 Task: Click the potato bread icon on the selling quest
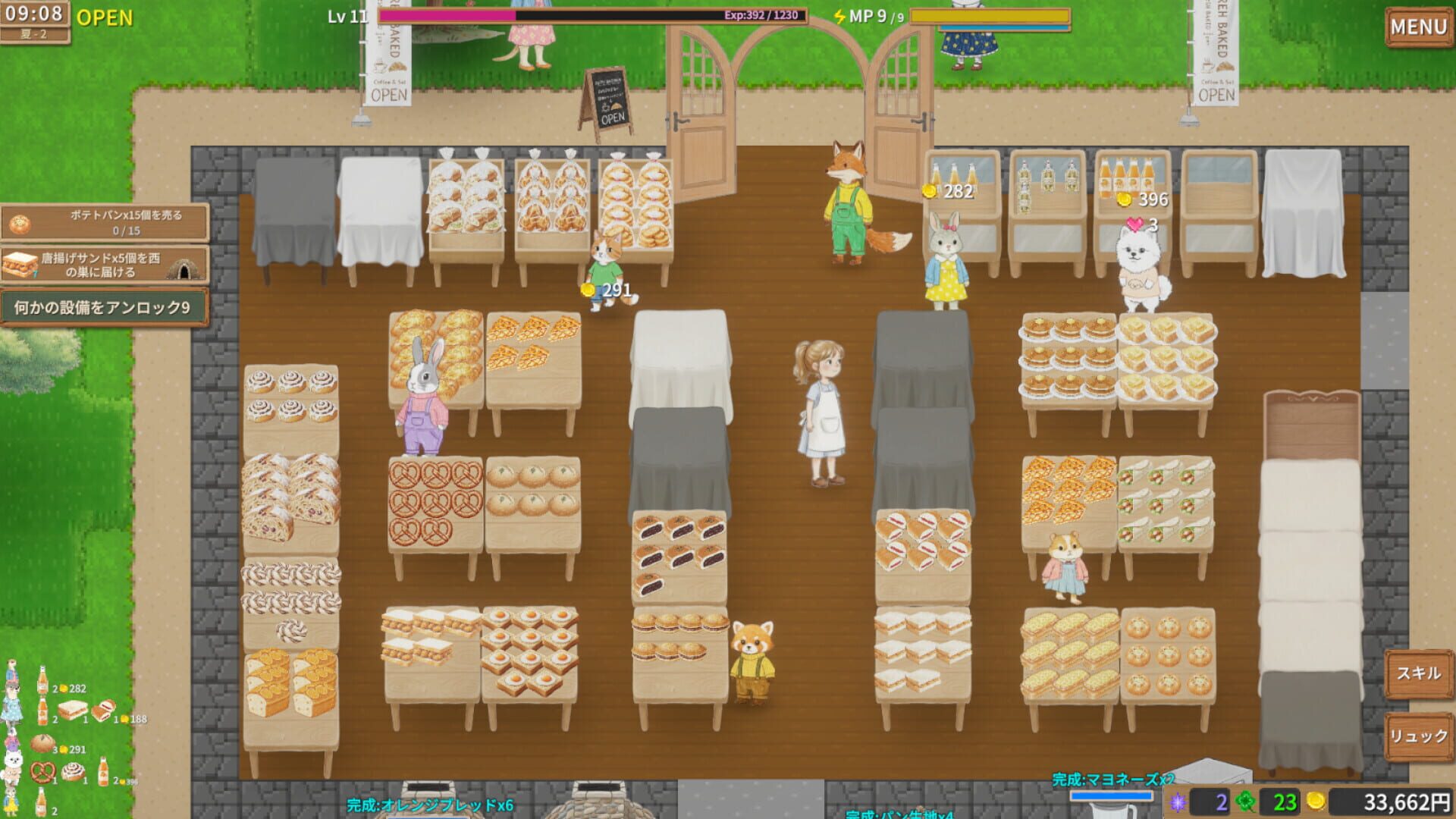(x=20, y=224)
